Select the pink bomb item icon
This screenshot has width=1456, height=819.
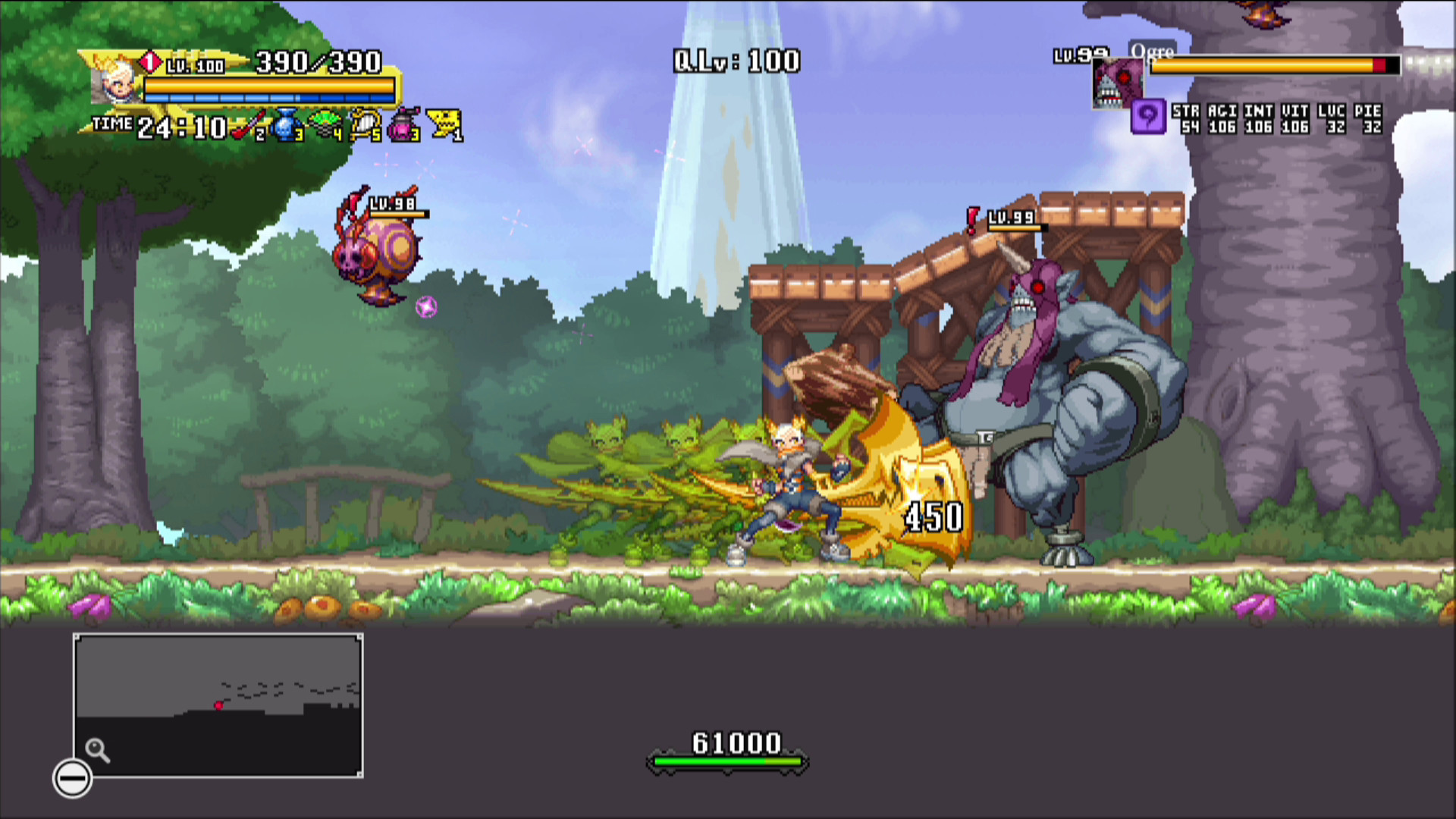point(400,127)
